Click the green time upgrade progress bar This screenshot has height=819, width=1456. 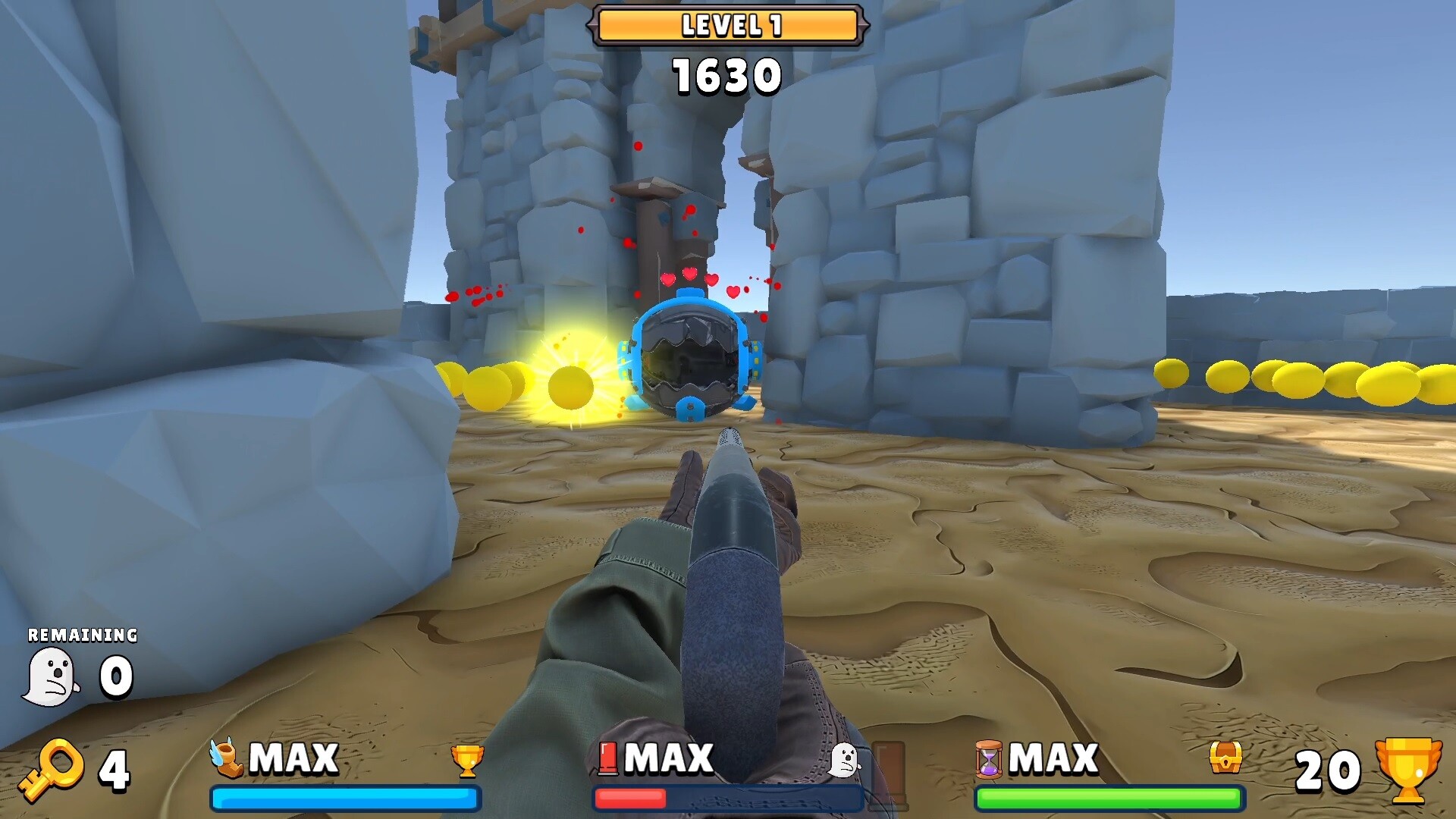point(1110,798)
